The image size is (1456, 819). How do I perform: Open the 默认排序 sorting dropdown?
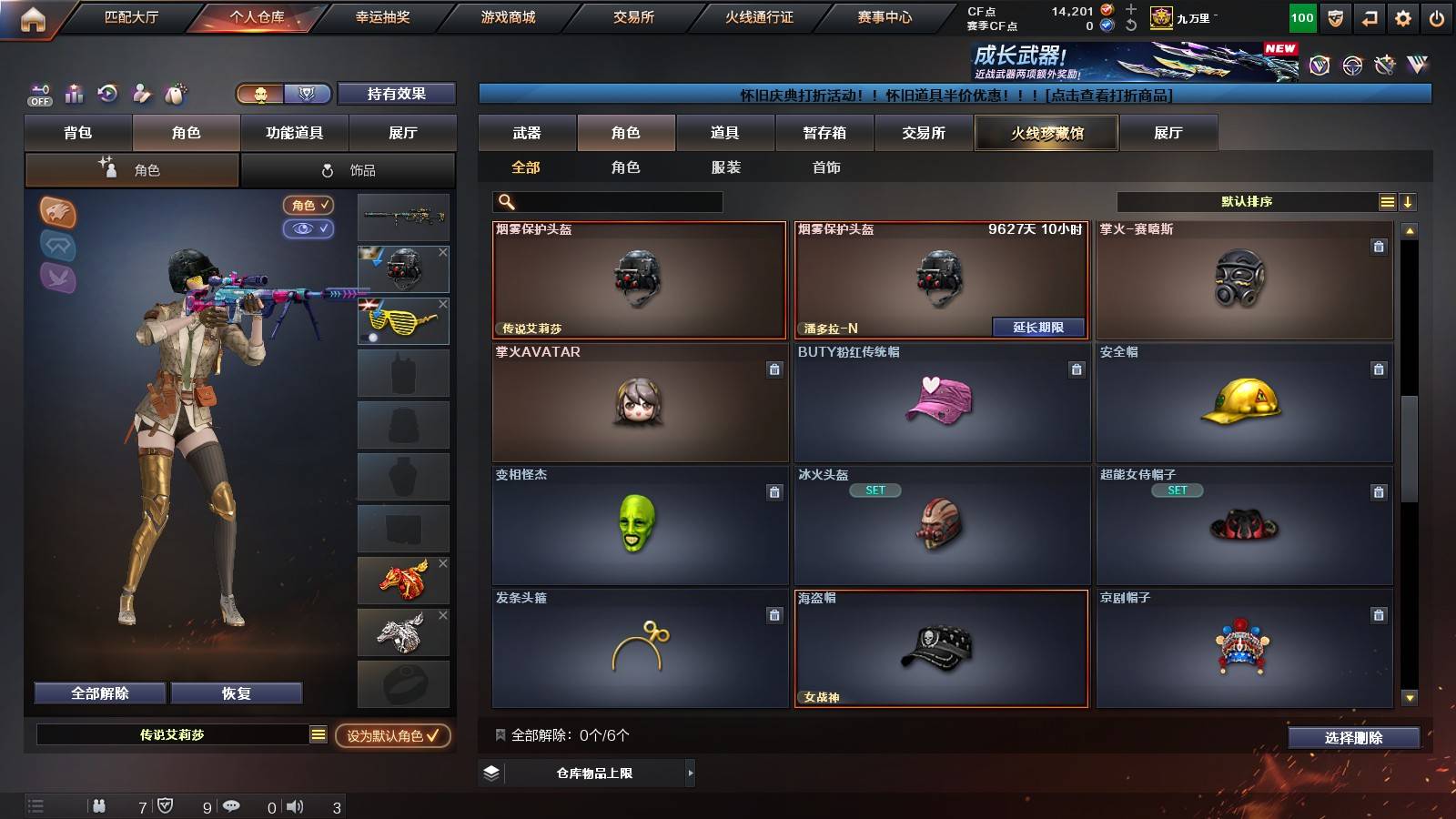1247,201
